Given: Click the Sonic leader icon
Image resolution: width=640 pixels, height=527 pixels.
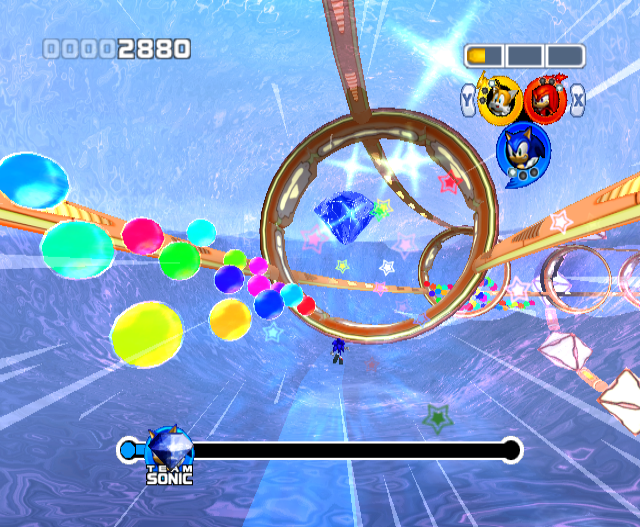Looking at the screenshot, I should pyautogui.click(x=522, y=150).
